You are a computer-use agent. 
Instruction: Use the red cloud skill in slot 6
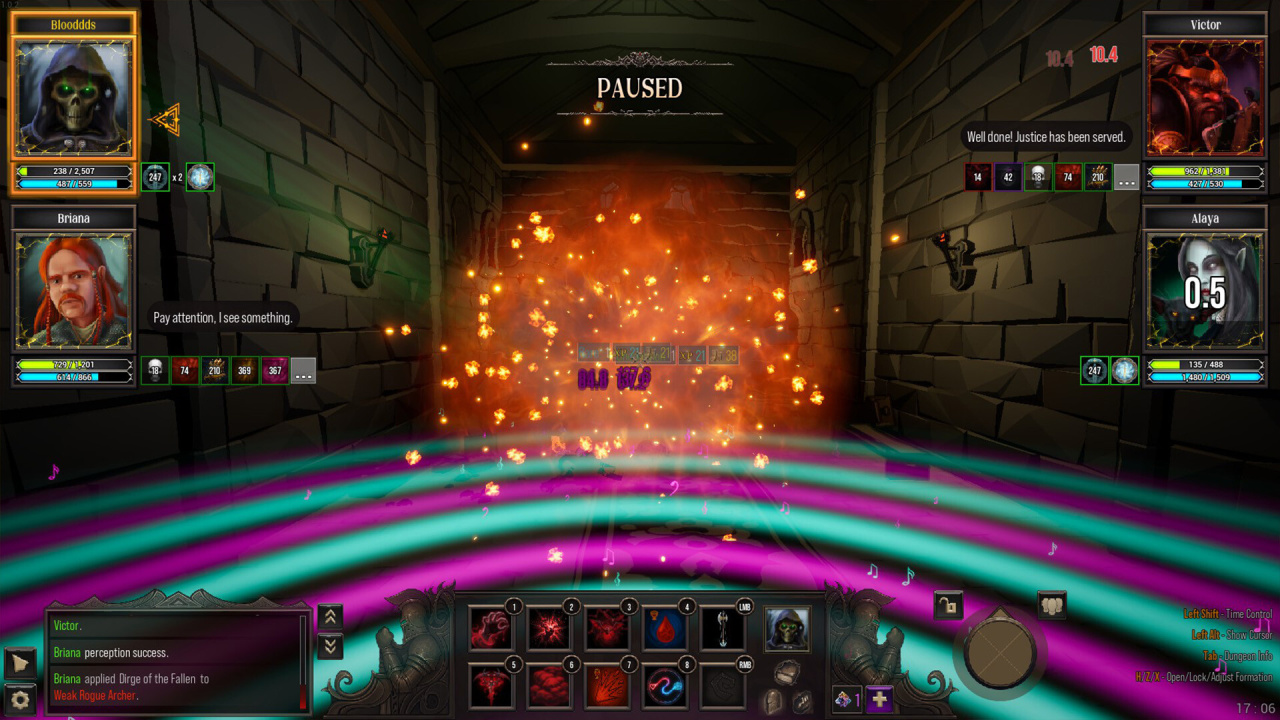tap(548, 687)
